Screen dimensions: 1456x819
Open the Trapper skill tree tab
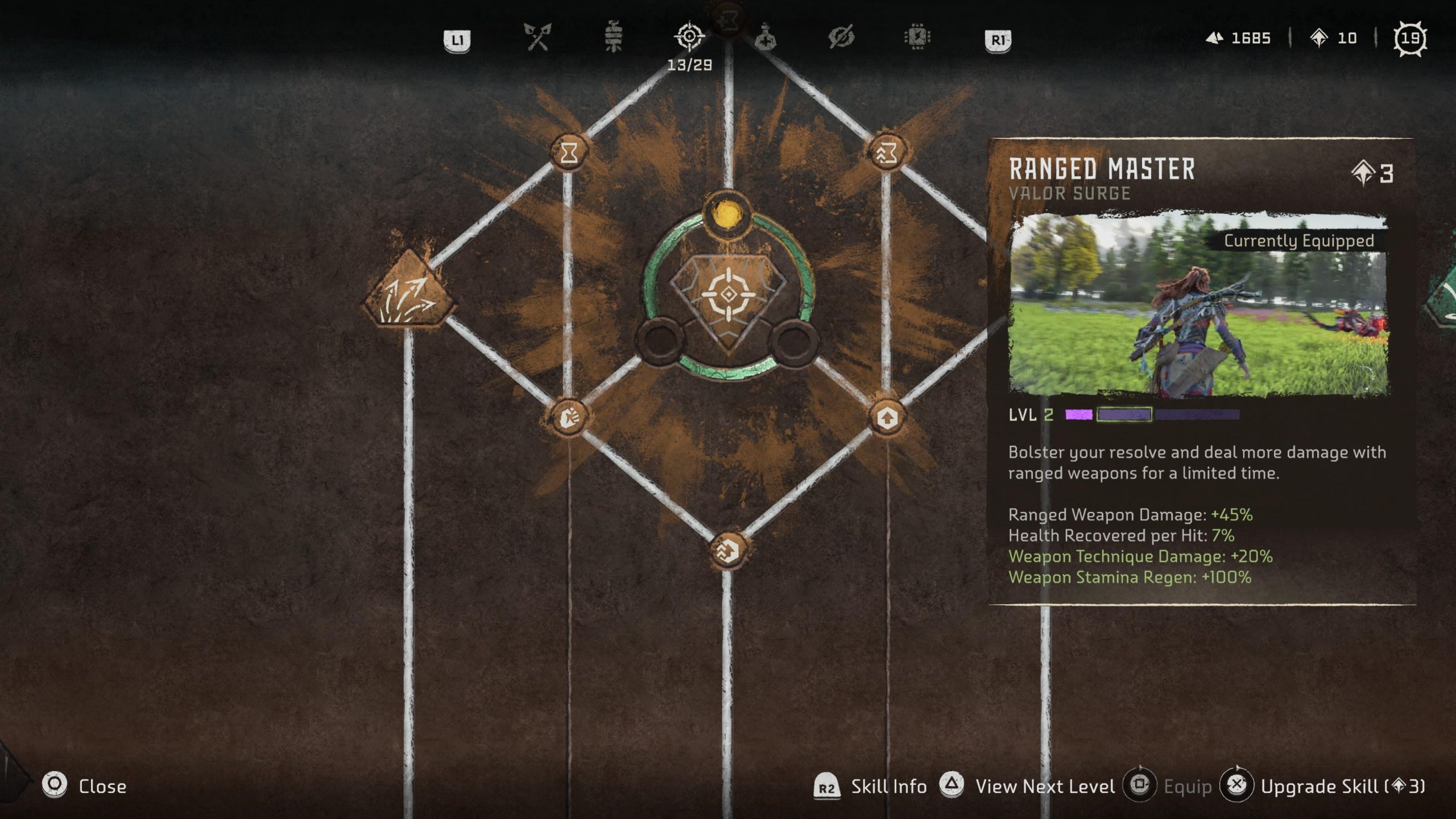click(x=613, y=38)
